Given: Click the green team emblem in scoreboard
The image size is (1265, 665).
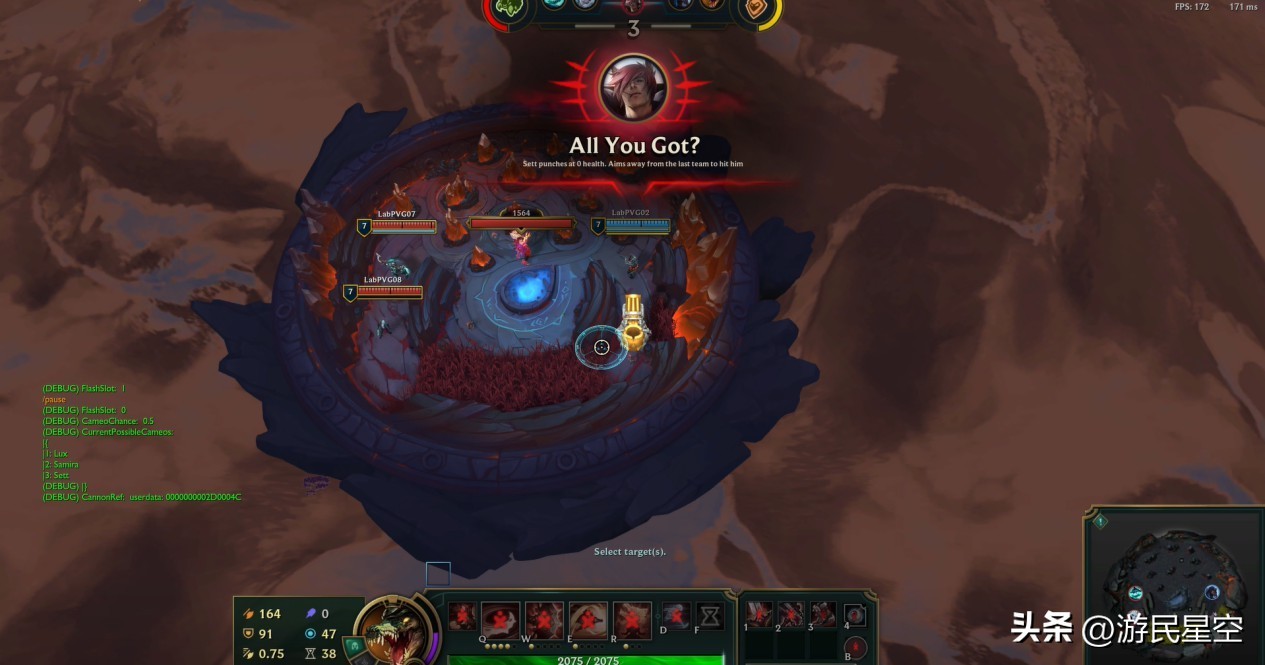Looking at the screenshot, I should click(x=510, y=9).
